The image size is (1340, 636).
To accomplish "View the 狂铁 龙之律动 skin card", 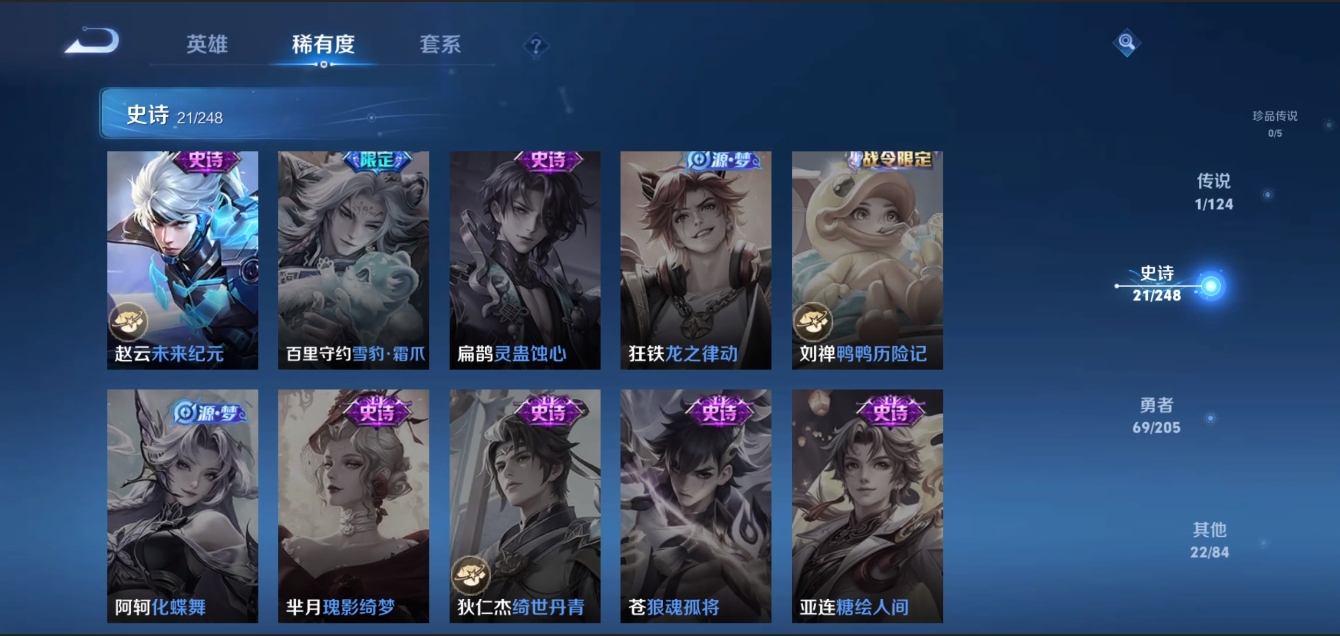I will (696, 260).
